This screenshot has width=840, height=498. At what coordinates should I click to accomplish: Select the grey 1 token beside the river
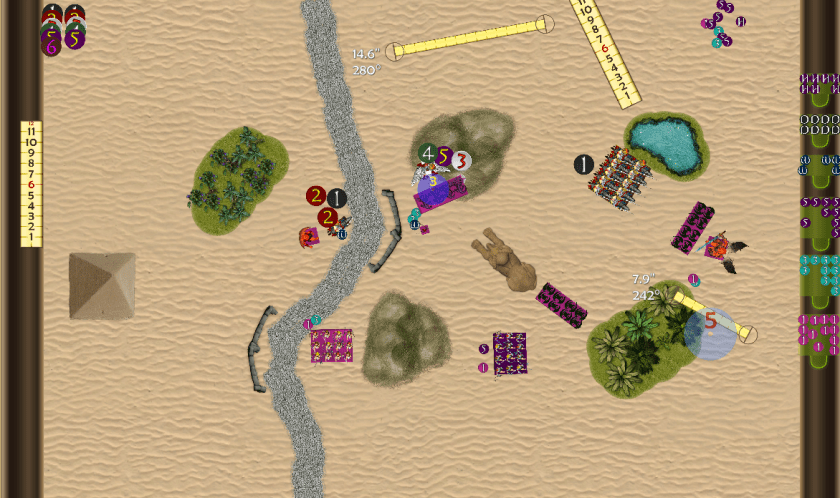(x=337, y=198)
